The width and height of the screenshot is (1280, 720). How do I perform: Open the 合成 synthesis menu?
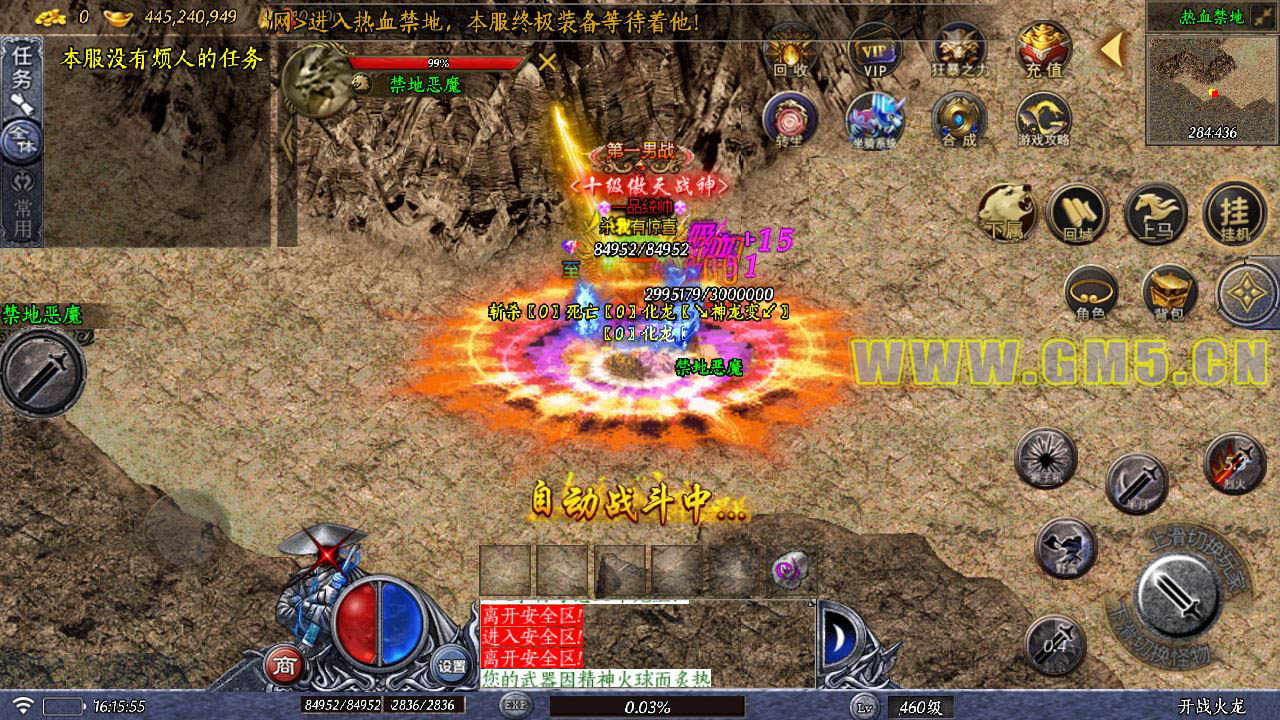(x=959, y=120)
